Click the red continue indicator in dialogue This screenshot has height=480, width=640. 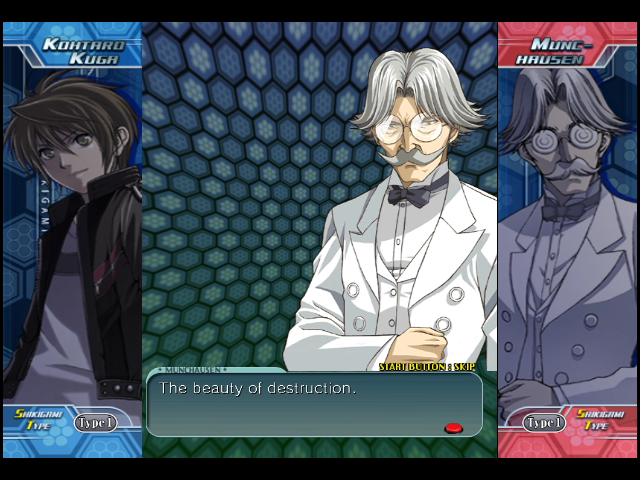453,428
